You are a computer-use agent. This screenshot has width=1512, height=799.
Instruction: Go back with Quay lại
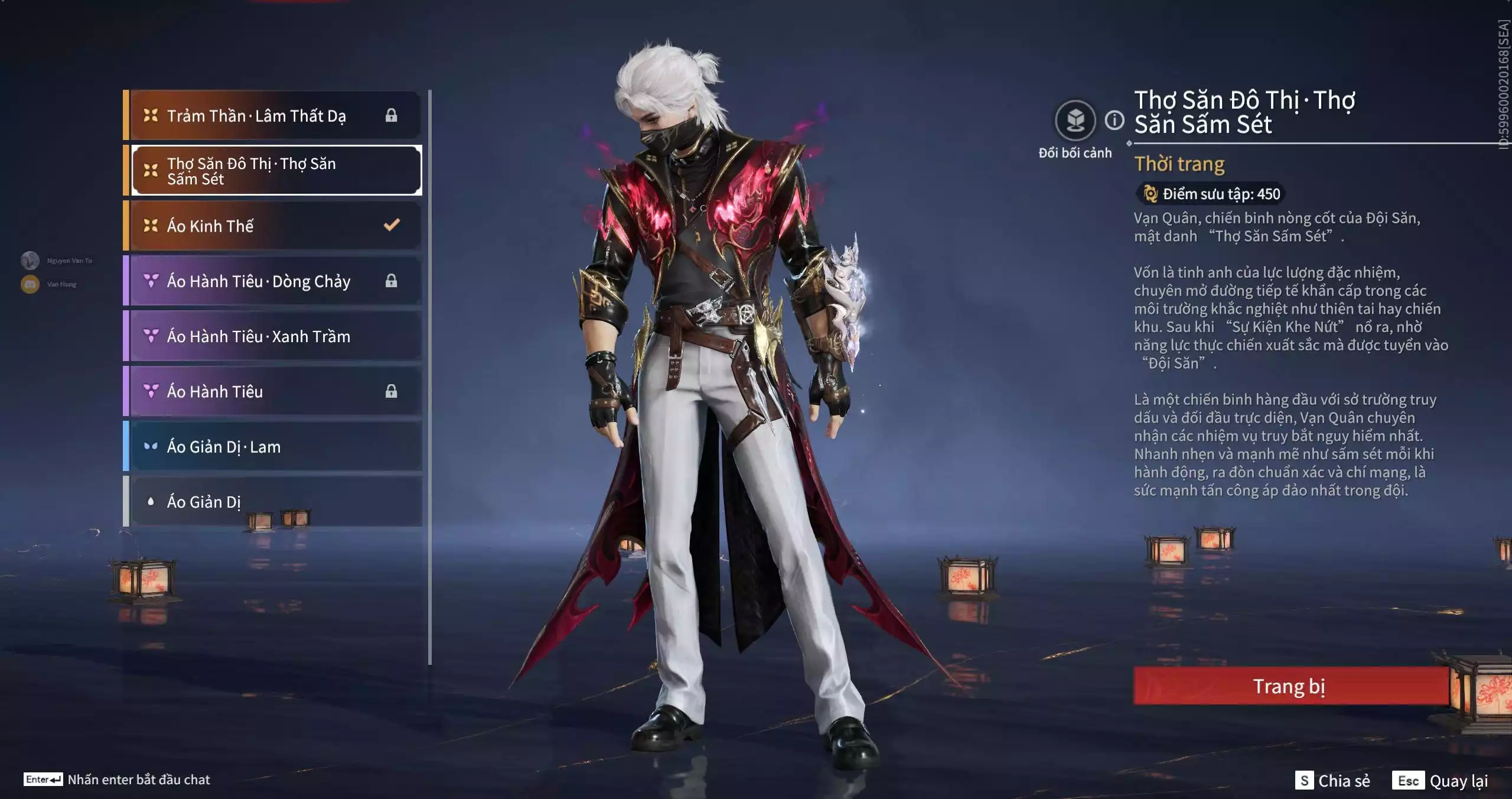point(1441,781)
